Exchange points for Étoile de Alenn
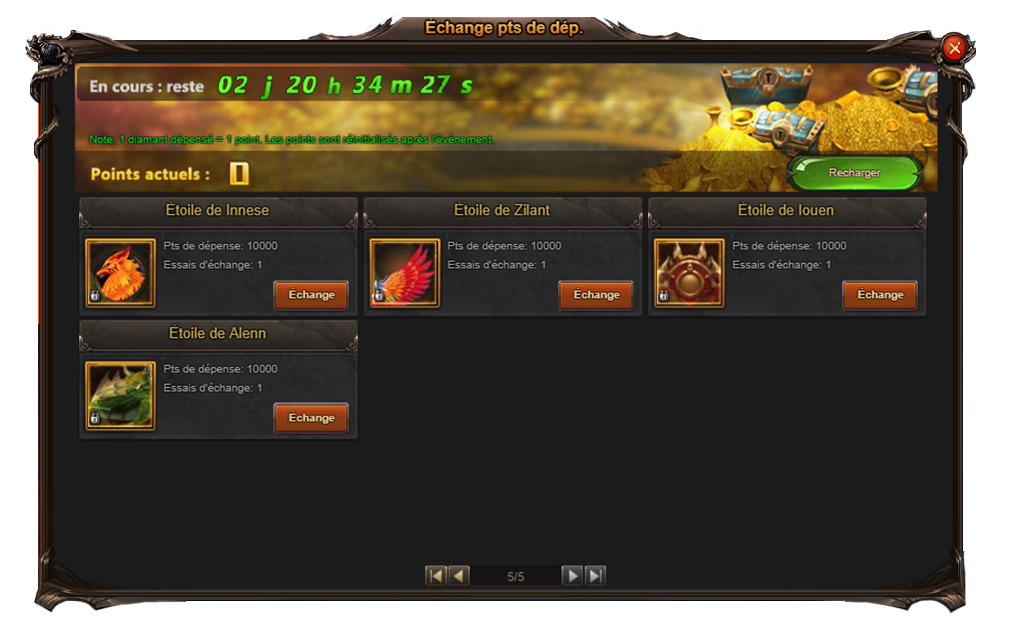This screenshot has height=630, width=1018. click(311, 418)
